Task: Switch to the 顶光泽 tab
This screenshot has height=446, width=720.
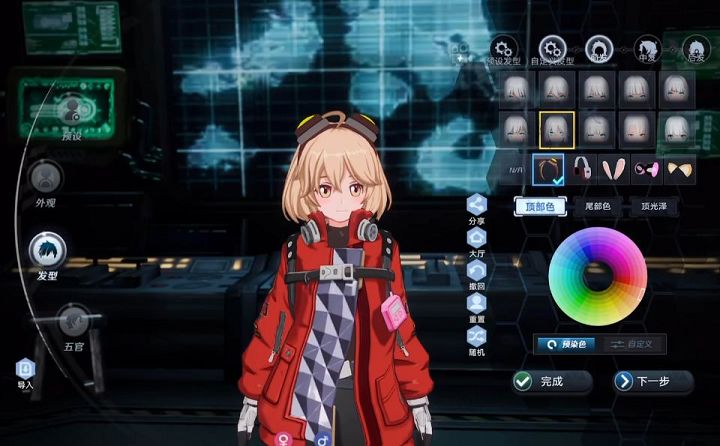Action: (656, 206)
